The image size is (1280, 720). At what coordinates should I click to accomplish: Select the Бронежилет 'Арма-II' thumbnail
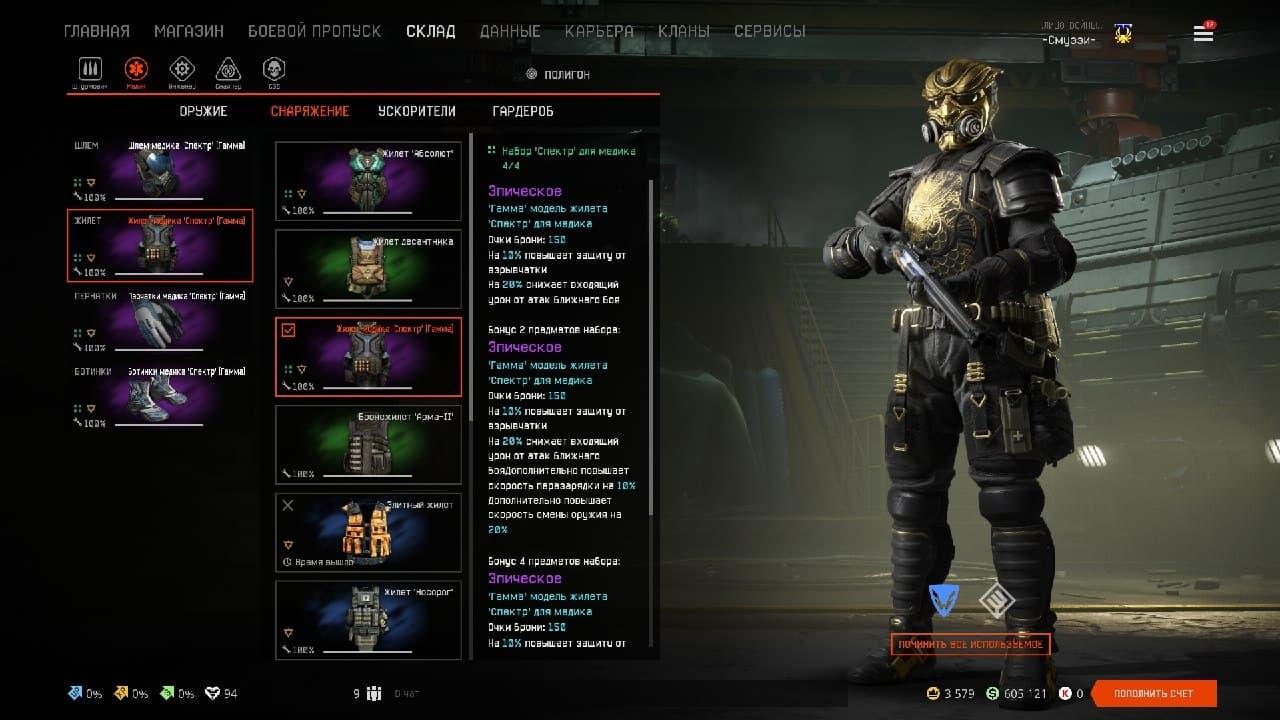(x=368, y=444)
